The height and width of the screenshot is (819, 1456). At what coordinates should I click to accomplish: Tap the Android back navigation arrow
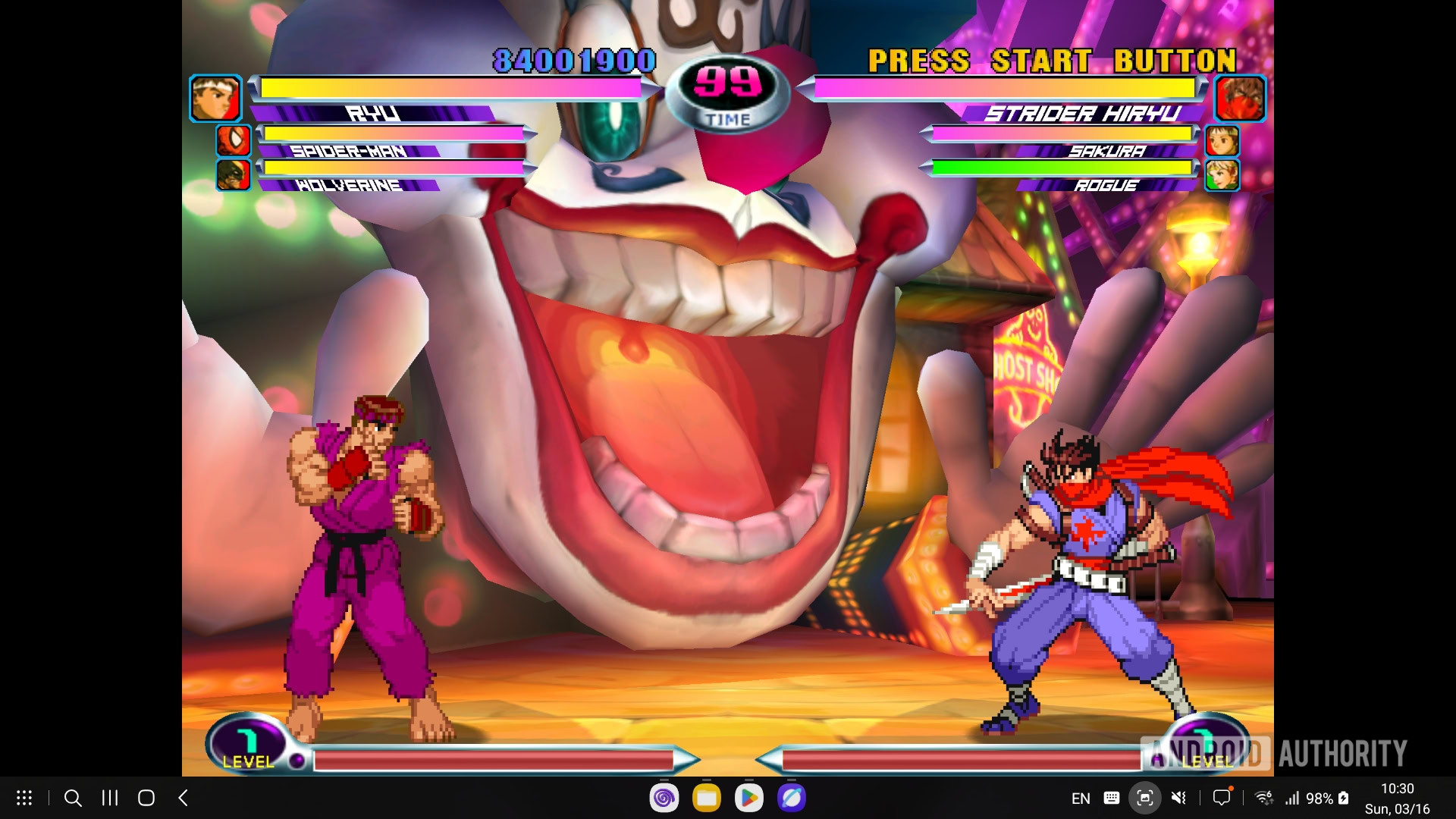click(x=183, y=798)
